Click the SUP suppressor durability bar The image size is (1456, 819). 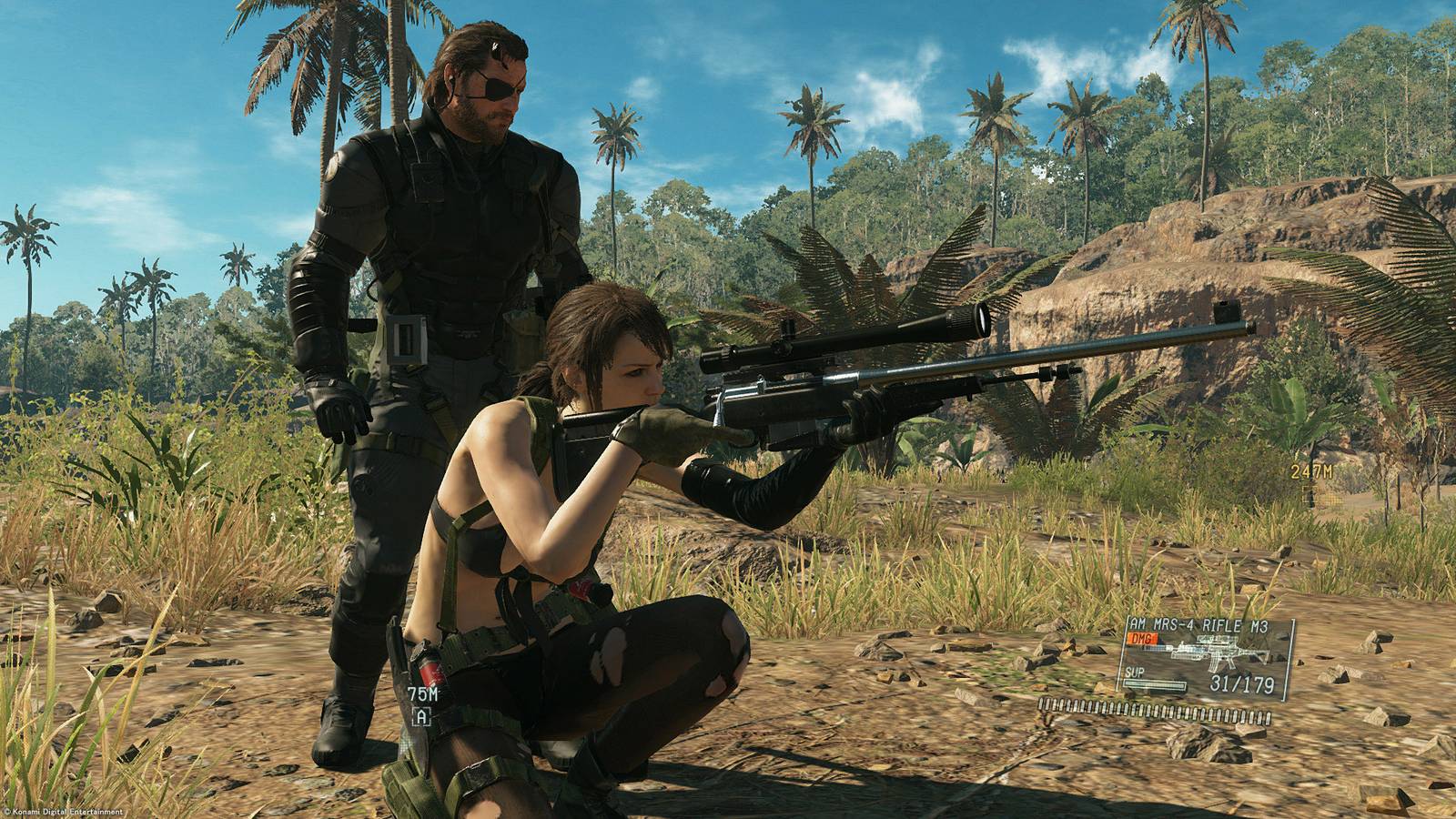(x=1154, y=683)
